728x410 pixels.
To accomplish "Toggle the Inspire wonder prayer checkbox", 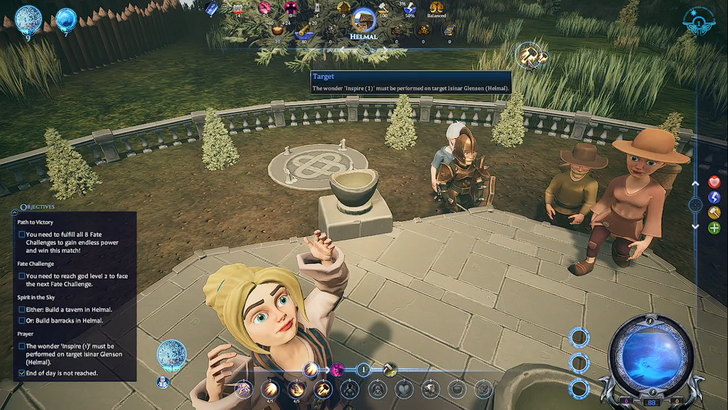I will tap(22, 346).
